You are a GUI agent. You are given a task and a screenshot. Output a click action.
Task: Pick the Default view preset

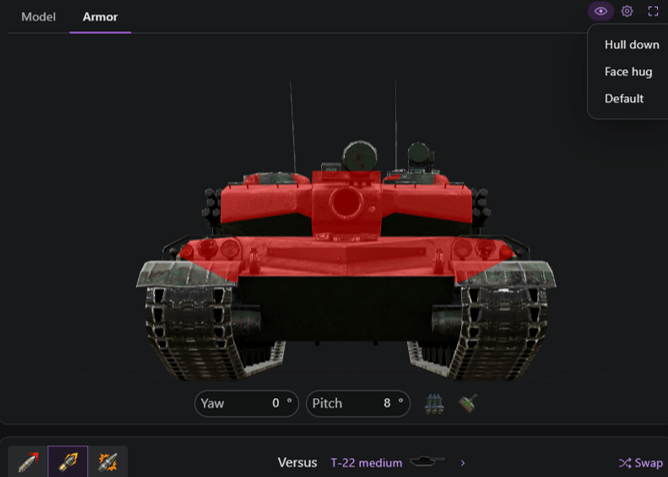pyautogui.click(x=624, y=98)
